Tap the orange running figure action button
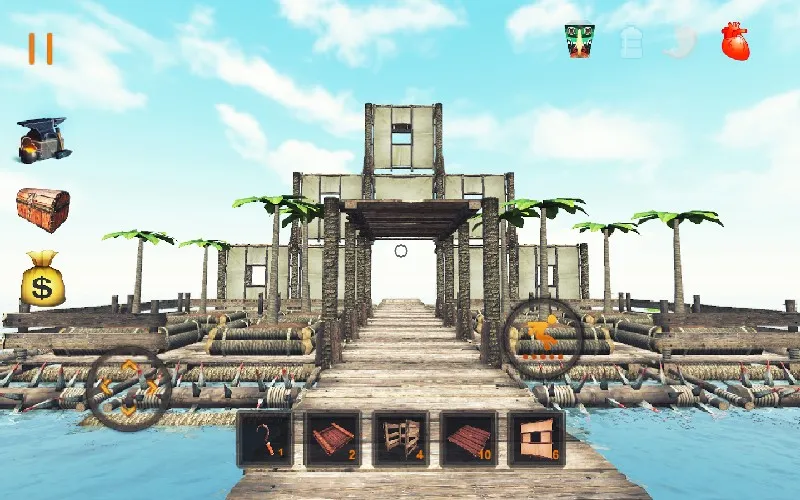800x500 pixels. point(542,339)
